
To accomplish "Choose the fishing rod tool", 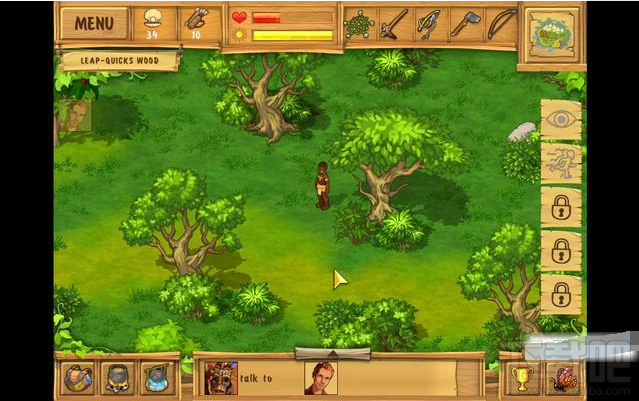I will (x=429, y=24).
